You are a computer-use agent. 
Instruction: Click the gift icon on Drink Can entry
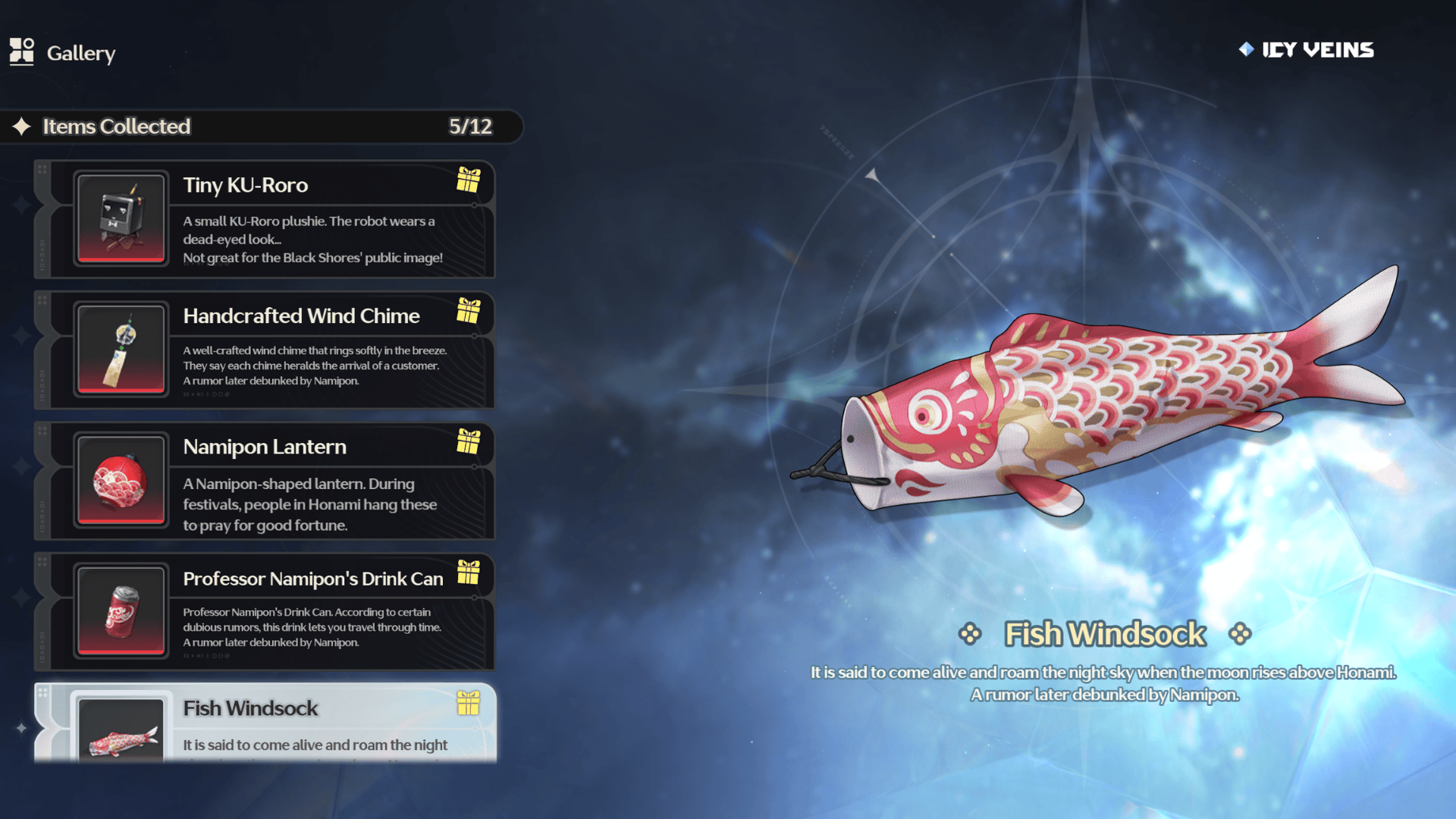point(469,573)
